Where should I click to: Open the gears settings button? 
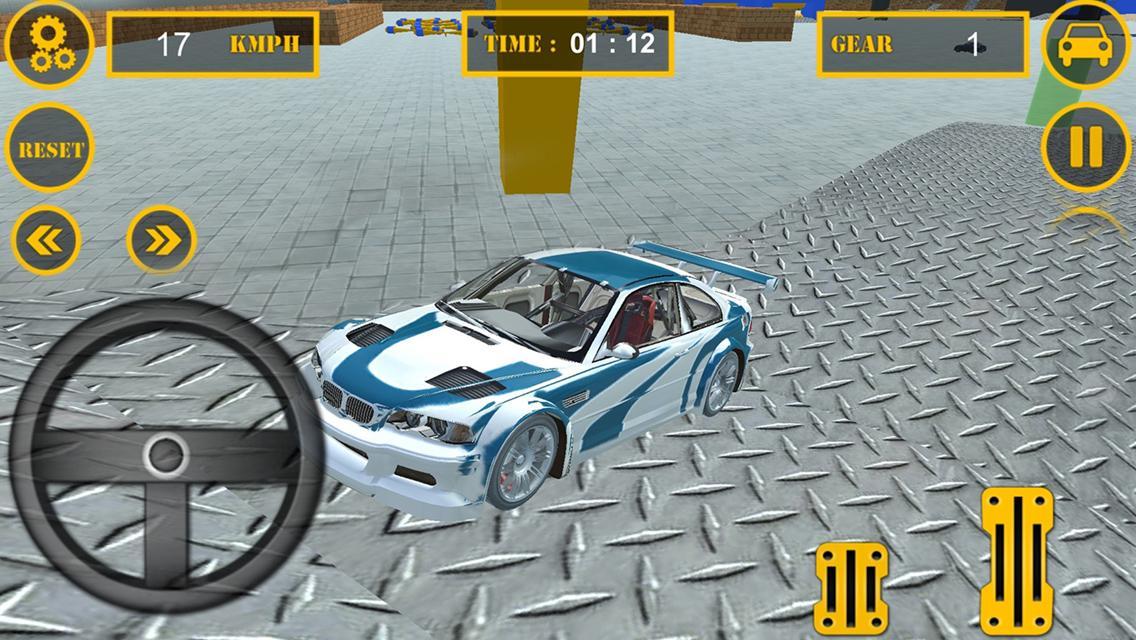pyautogui.click(x=48, y=44)
